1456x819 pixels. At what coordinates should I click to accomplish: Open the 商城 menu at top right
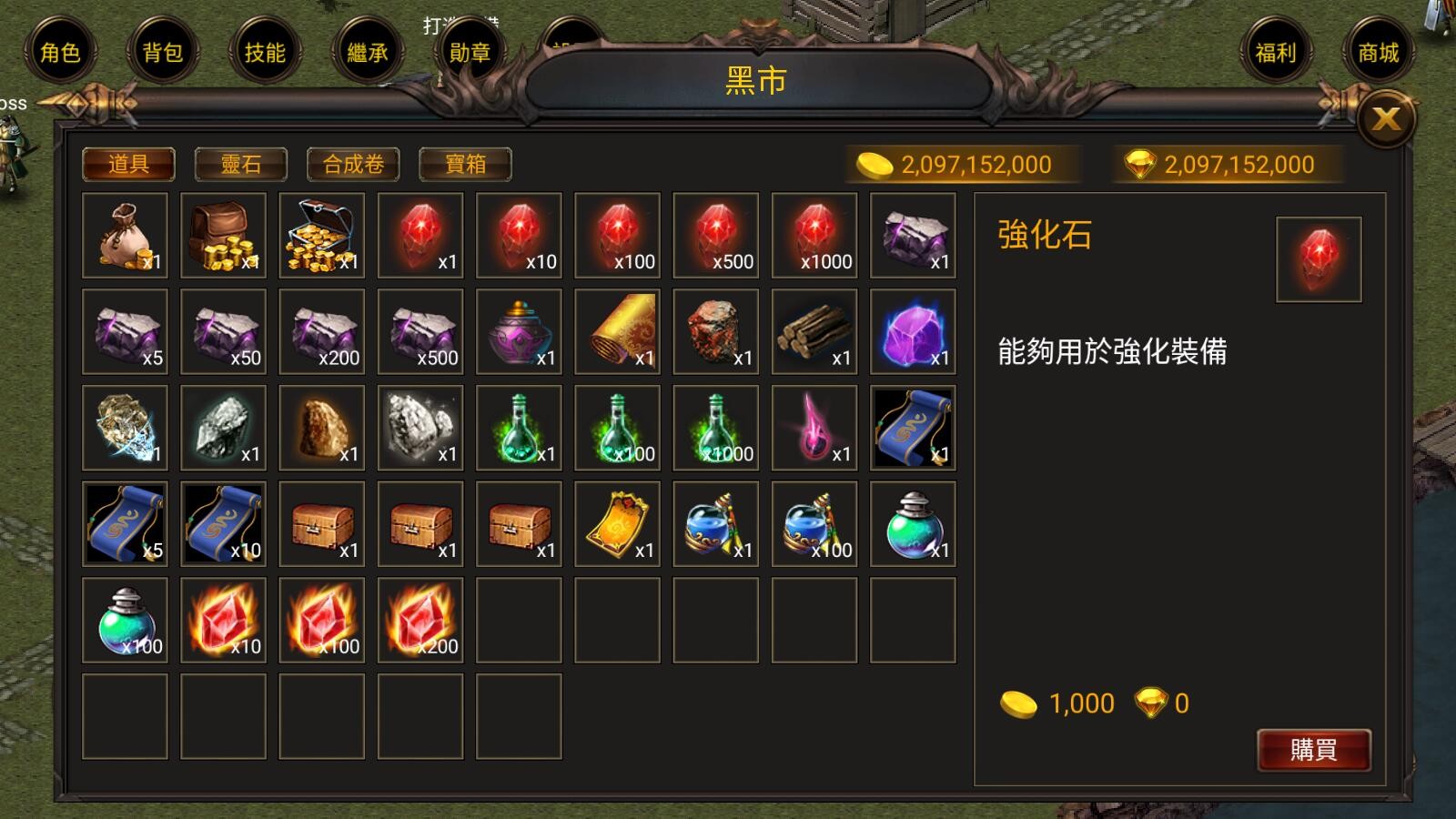point(1380,54)
